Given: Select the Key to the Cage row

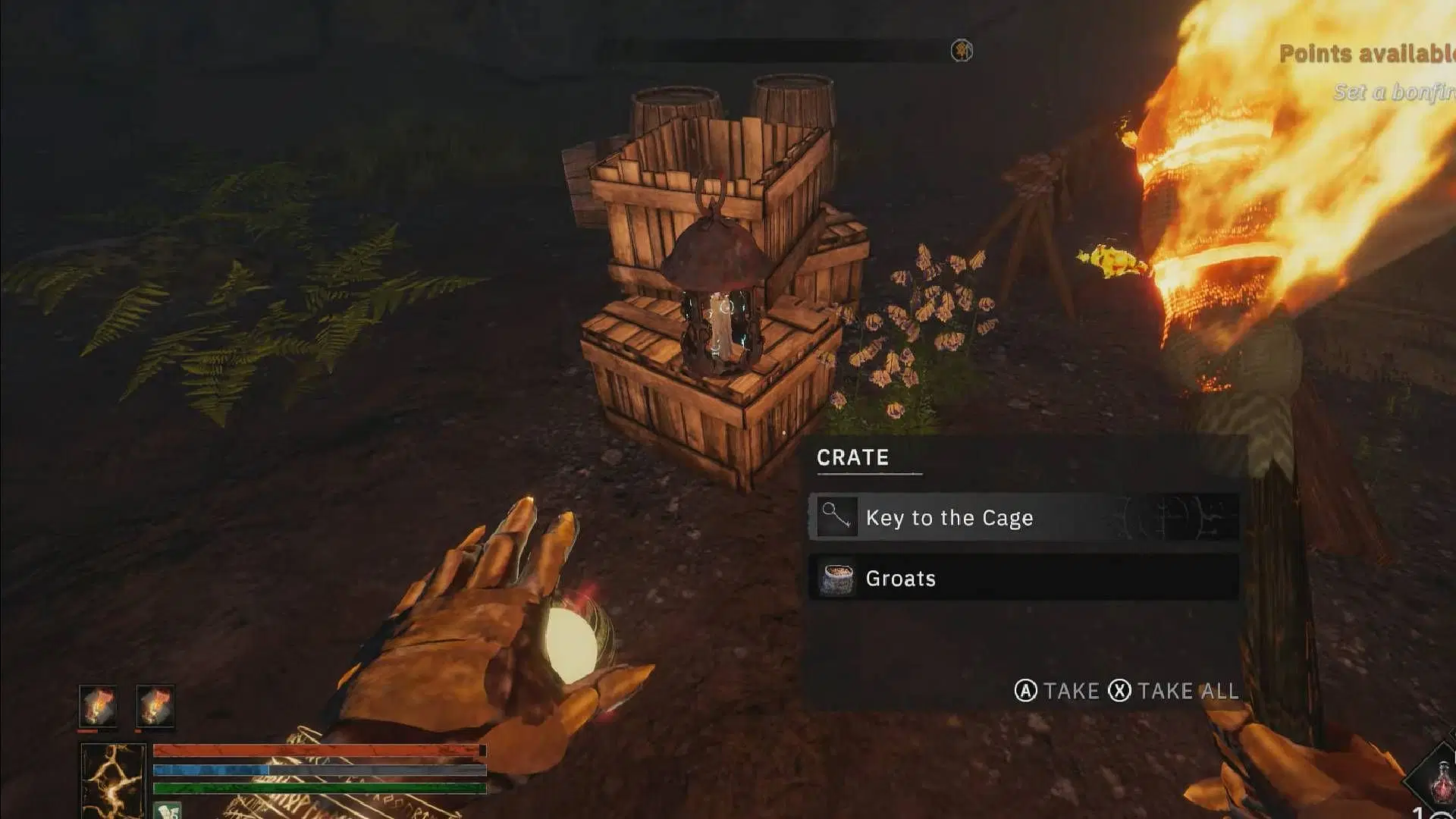Looking at the screenshot, I should (1024, 518).
